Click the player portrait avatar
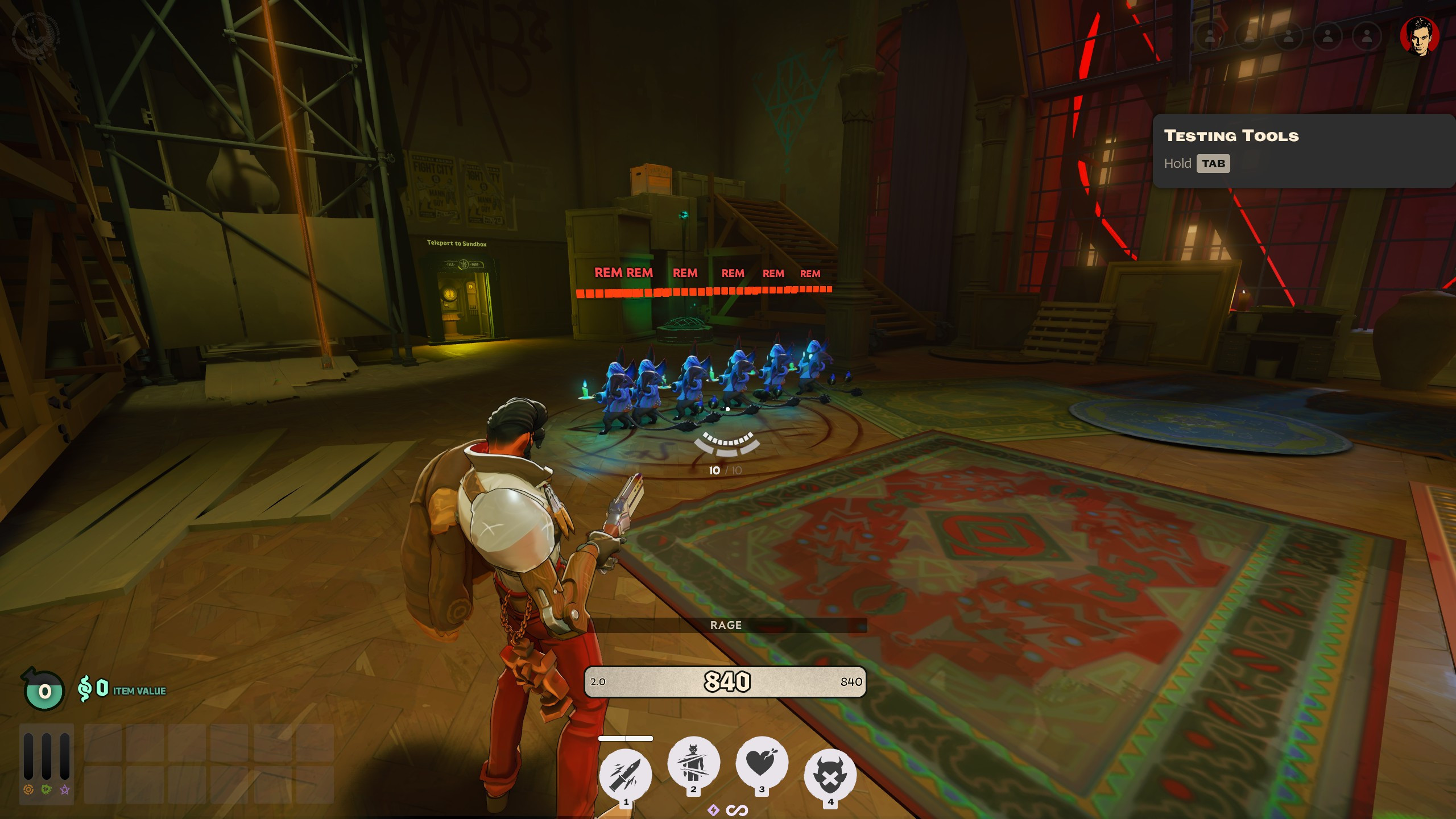 pyautogui.click(x=1420, y=36)
